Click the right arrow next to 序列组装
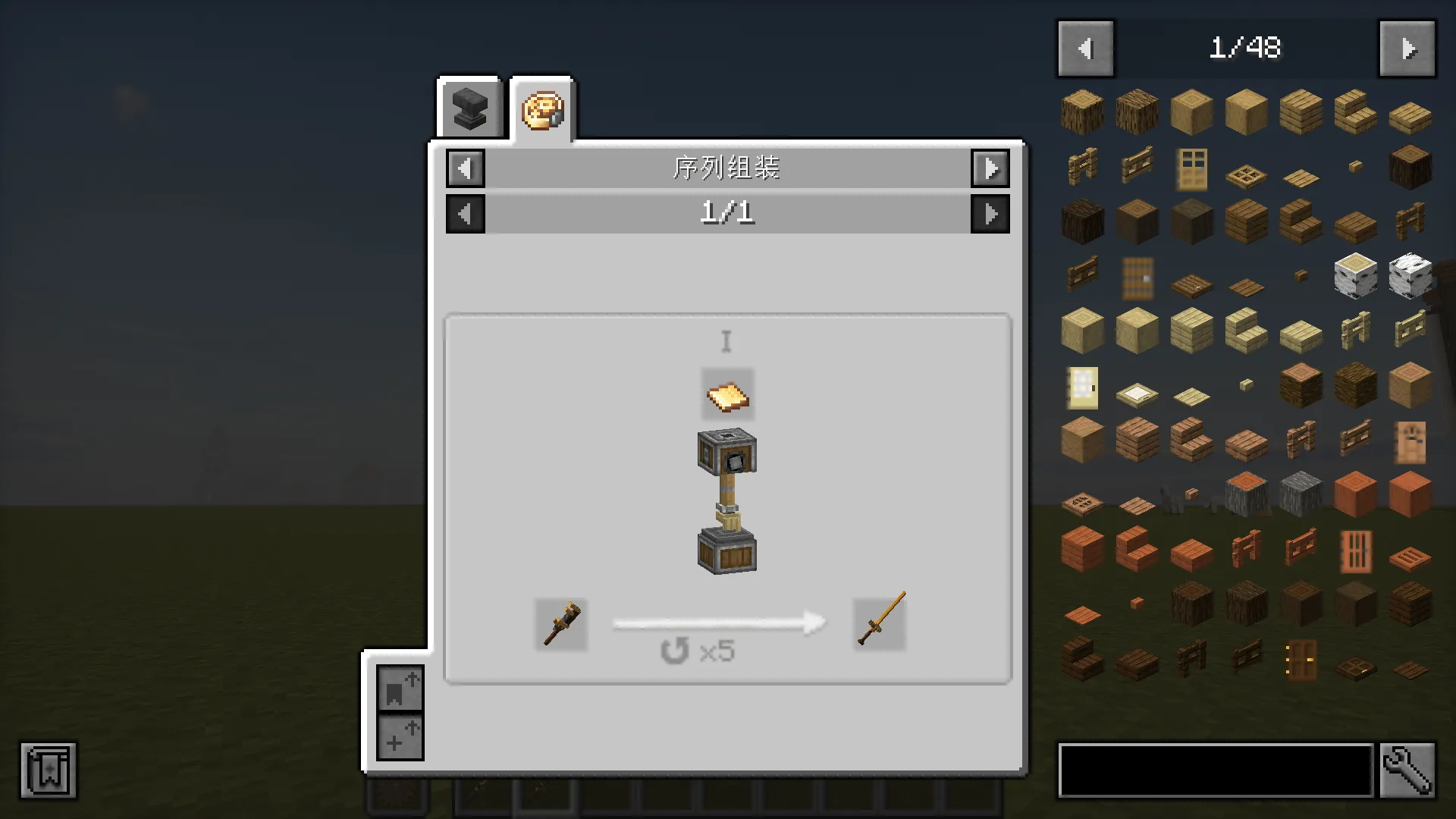This screenshot has width=1456, height=819. click(x=990, y=168)
